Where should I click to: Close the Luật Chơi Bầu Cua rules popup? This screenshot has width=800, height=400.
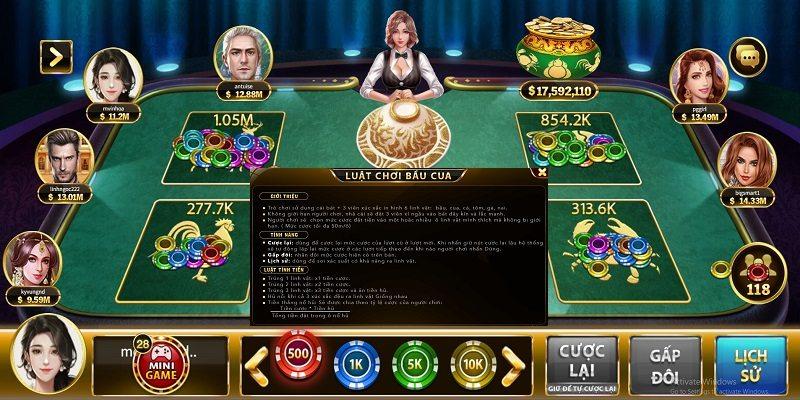(541, 171)
